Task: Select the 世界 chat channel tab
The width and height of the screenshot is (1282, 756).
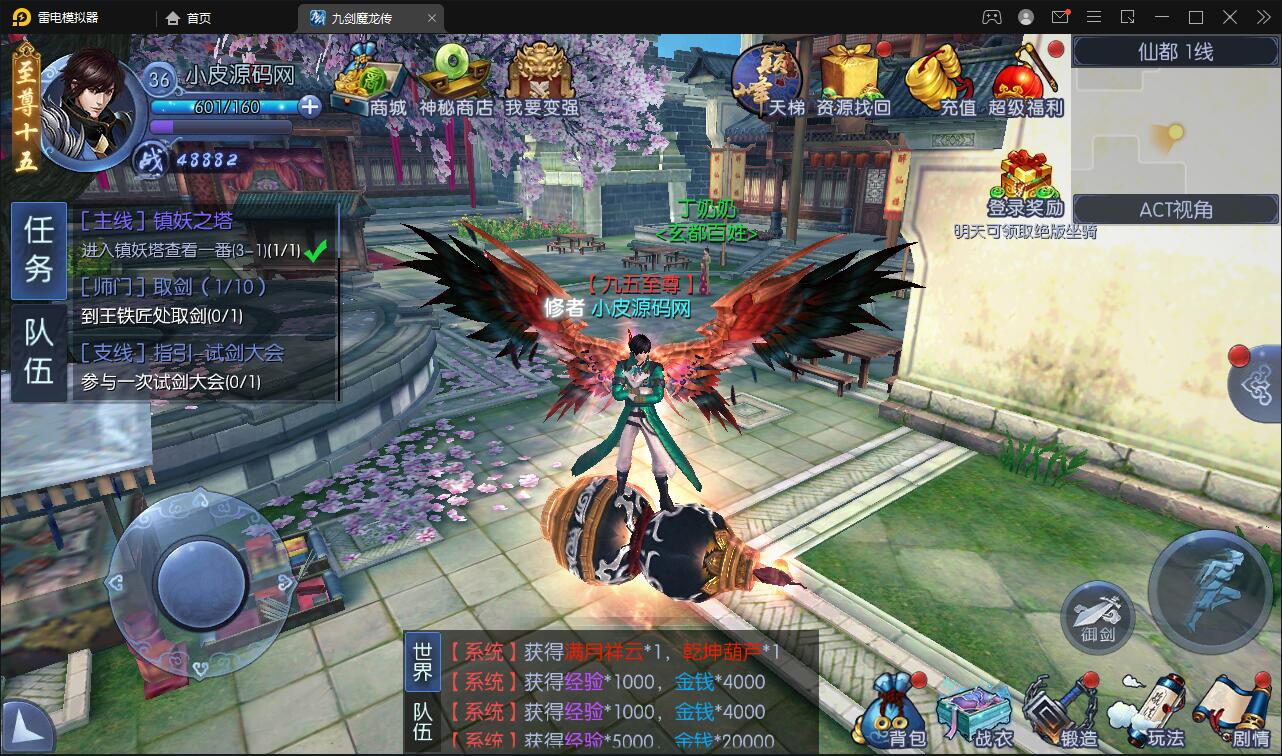Action: click(x=422, y=661)
